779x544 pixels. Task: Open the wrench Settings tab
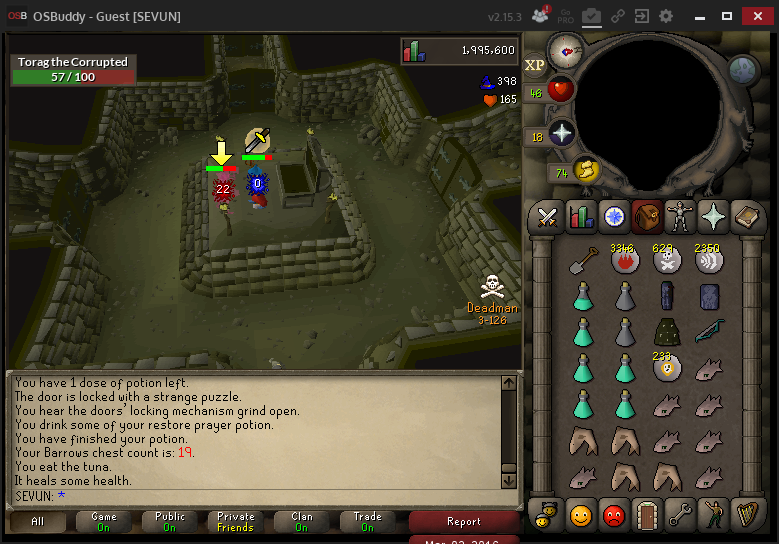pos(679,515)
